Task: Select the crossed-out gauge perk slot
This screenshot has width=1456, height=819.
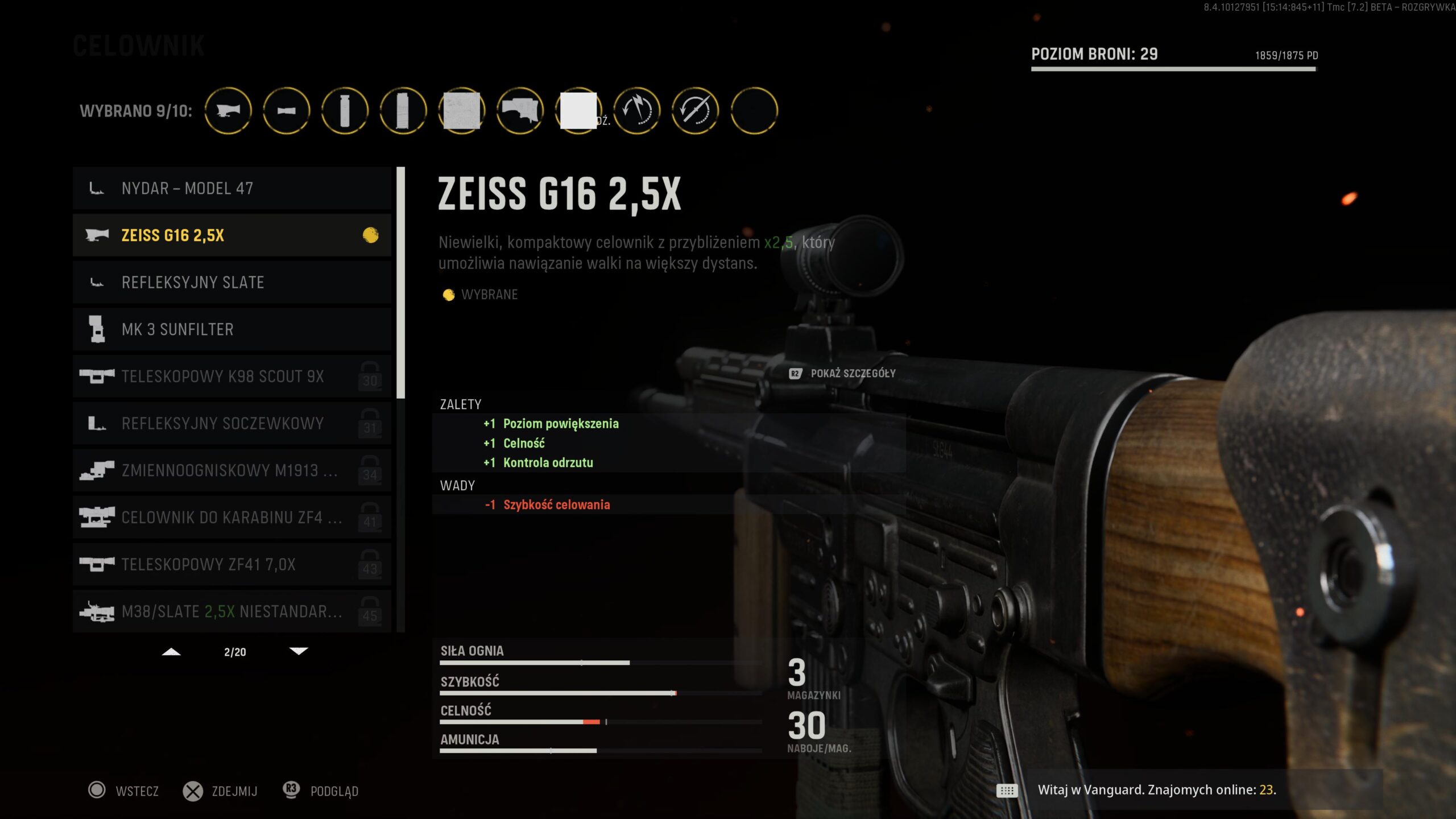Action: (696, 110)
